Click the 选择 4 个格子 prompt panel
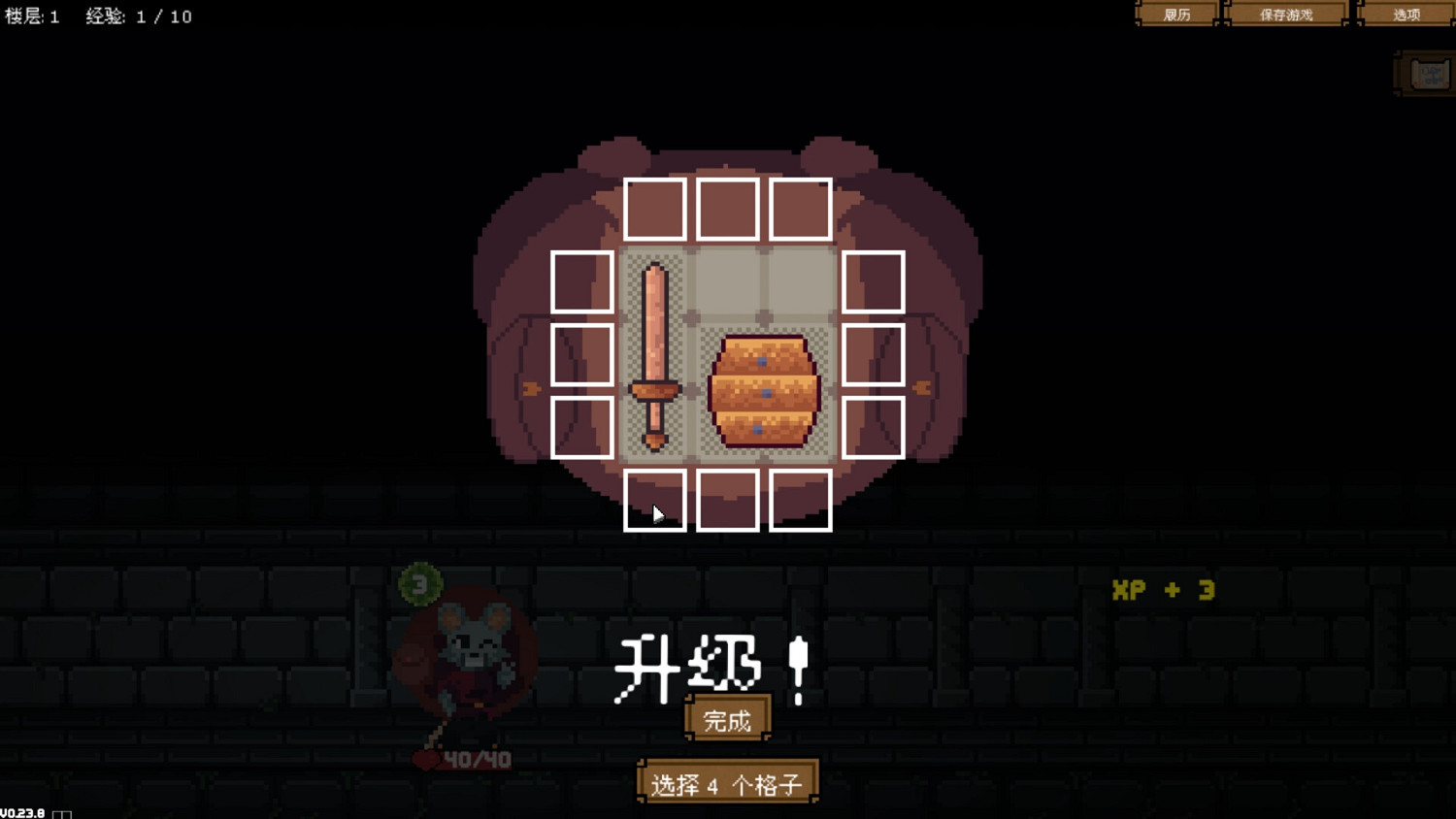 click(727, 782)
